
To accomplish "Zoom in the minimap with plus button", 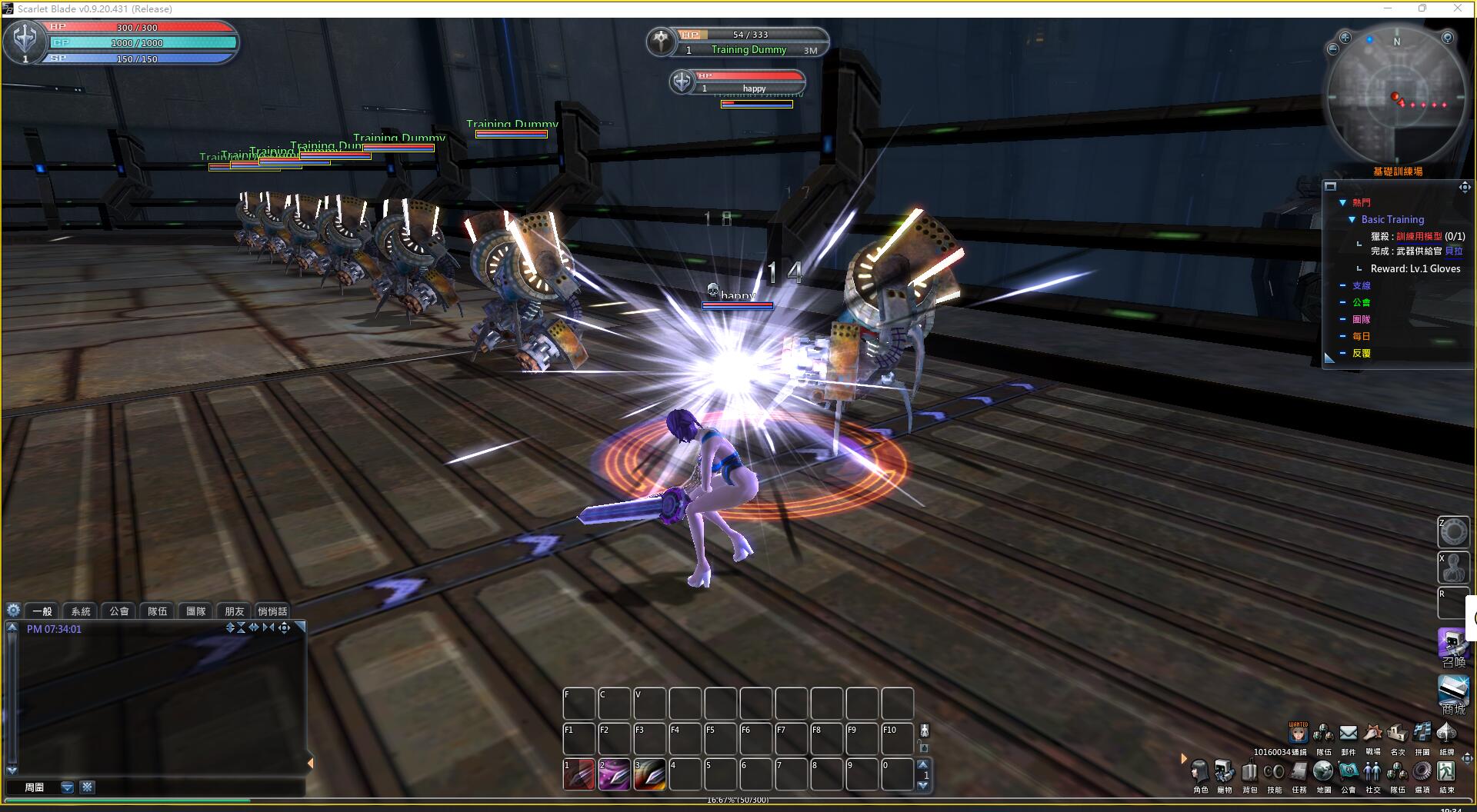I will pyautogui.click(x=1345, y=38).
